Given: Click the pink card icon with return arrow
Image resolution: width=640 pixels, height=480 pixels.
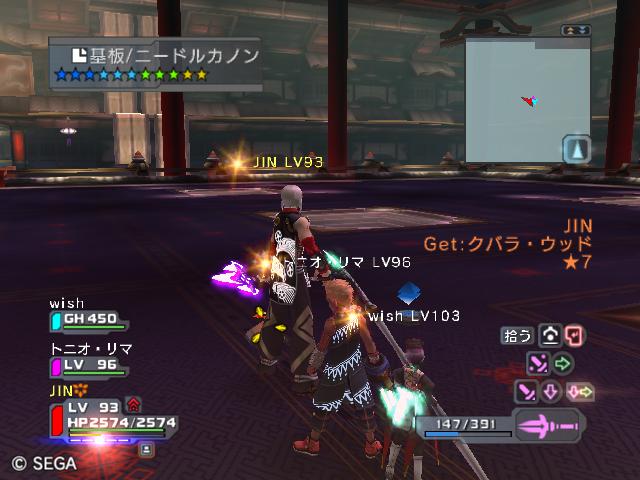Looking at the screenshot, I should pos(574,336).
